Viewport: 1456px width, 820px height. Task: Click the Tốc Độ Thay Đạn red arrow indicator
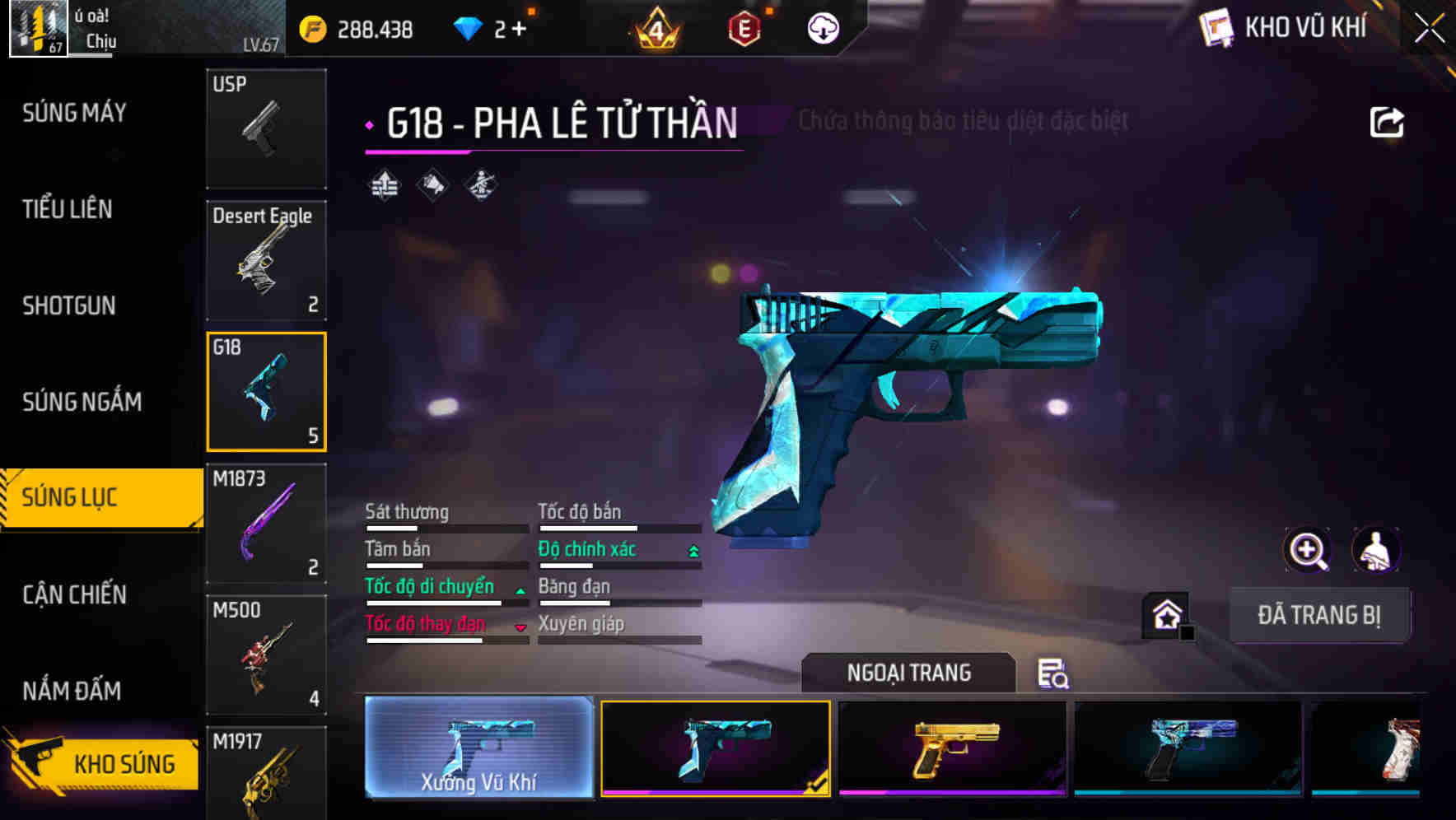click(x=520, y=626)
